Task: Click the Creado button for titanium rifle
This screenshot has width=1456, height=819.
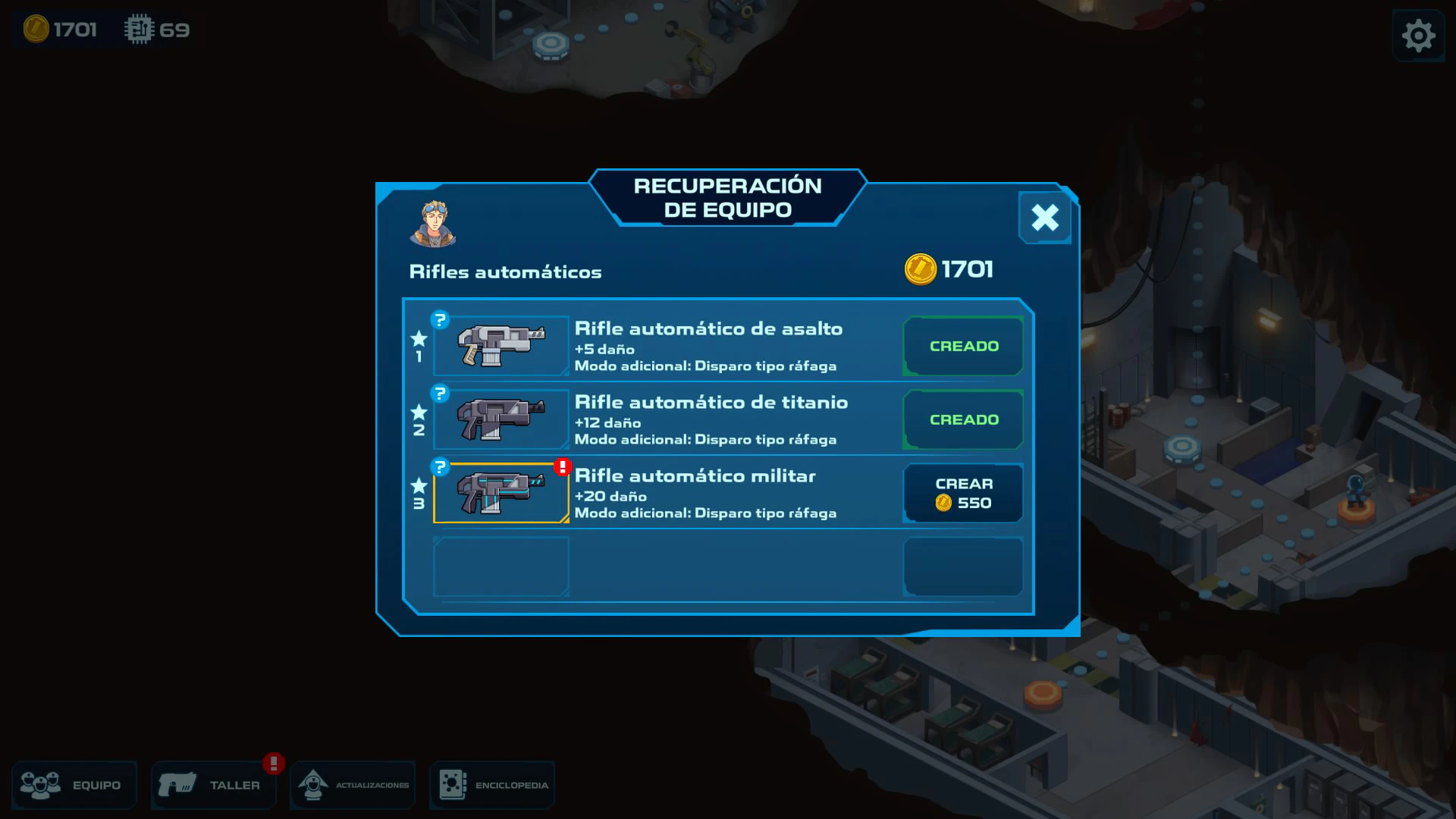Action: (963, 419)
